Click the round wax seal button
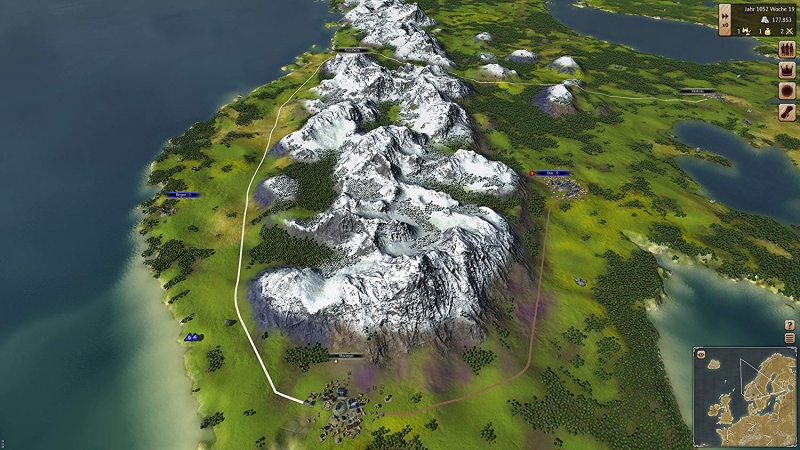The height and width of the screenshot is (450, 800). click(x=787, y=92)
